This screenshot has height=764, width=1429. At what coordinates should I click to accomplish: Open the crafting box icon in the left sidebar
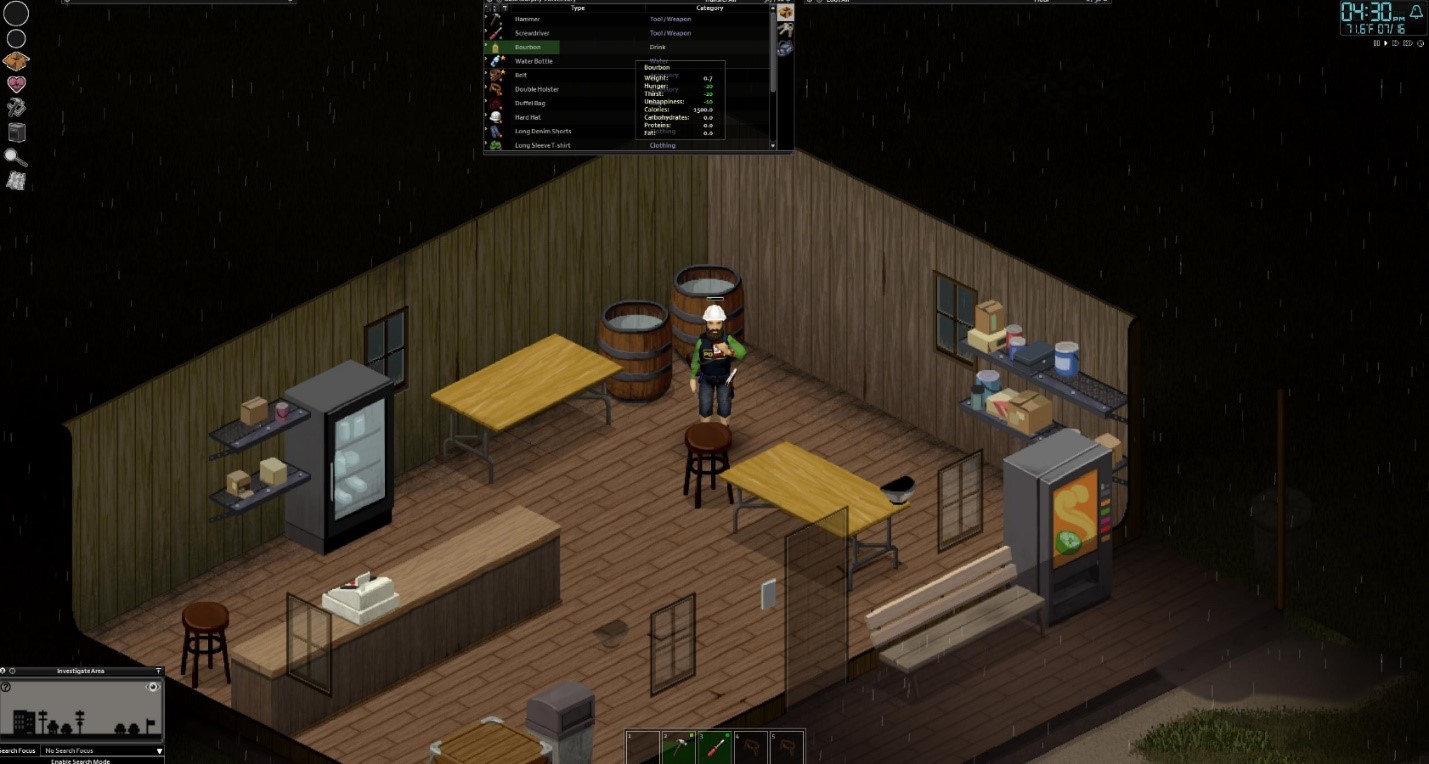pos(16,60)
